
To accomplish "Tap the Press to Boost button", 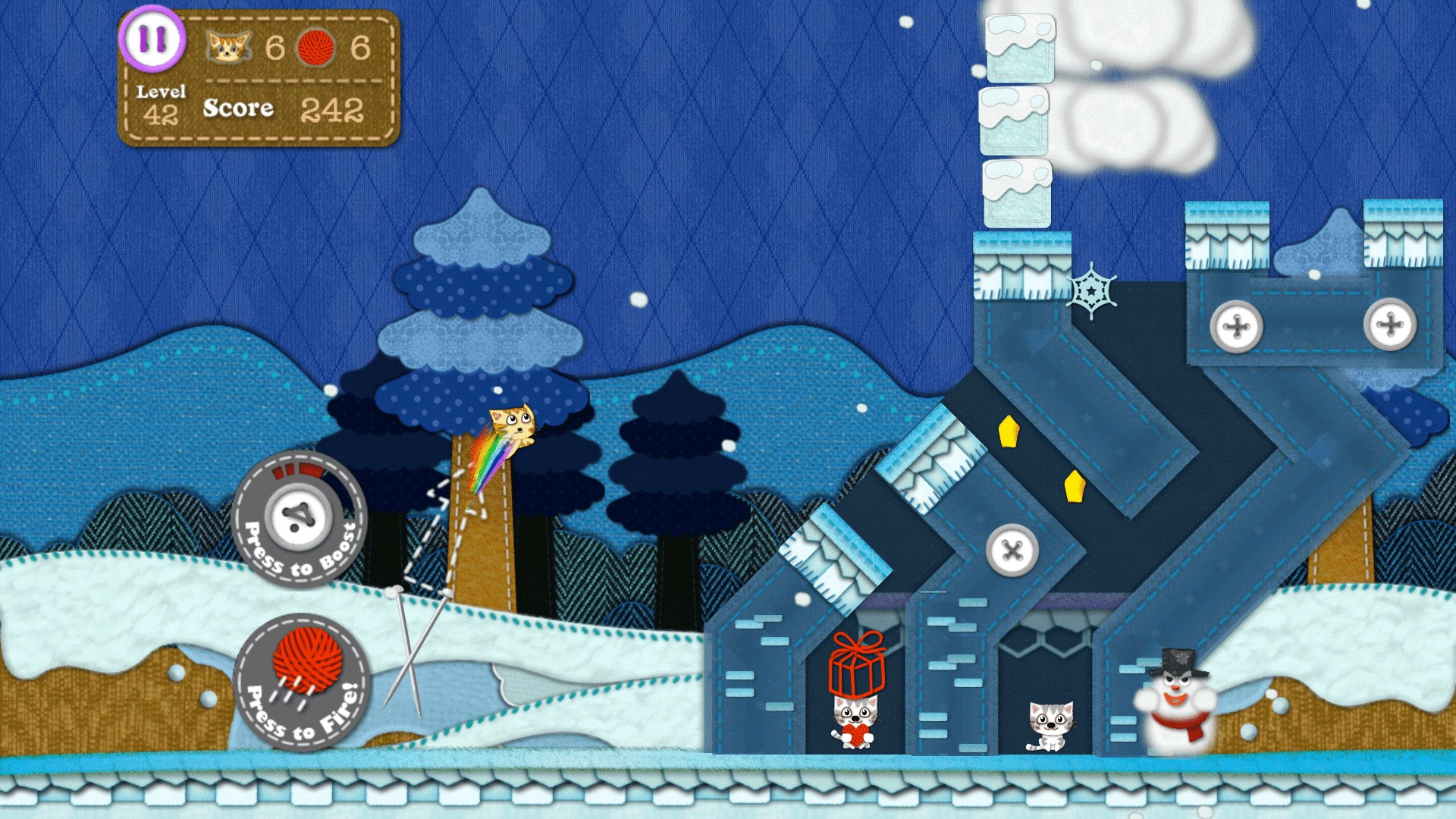I will (x=299, y=519).
